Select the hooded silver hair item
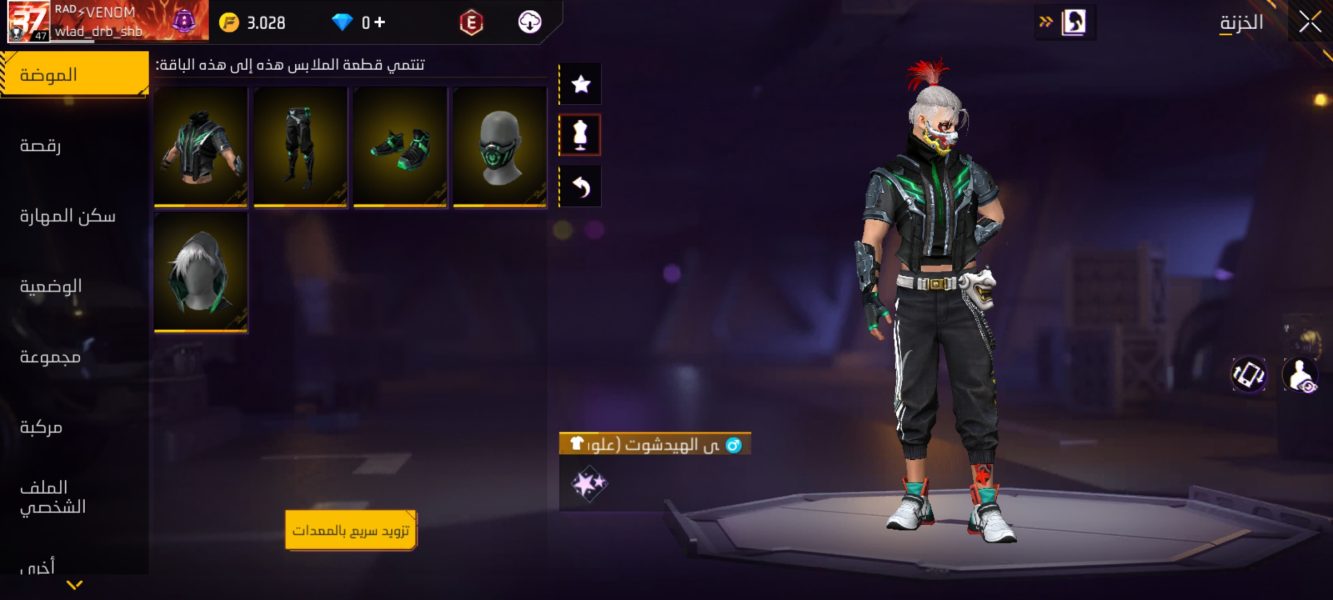The width and height of the screenshot is (1333, 600). (x=201, y=271)
